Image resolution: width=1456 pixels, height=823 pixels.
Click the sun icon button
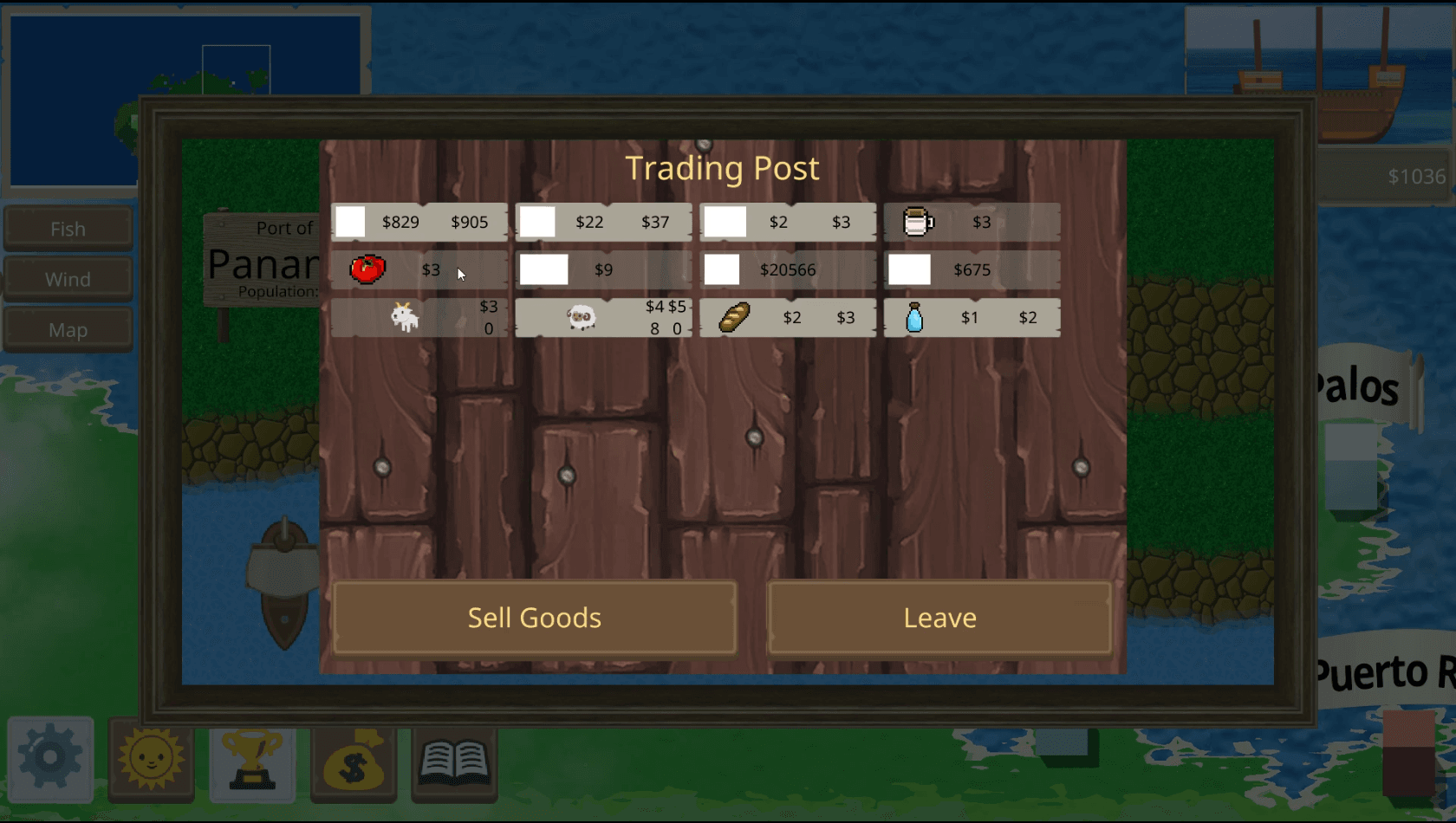coord(151,759)
